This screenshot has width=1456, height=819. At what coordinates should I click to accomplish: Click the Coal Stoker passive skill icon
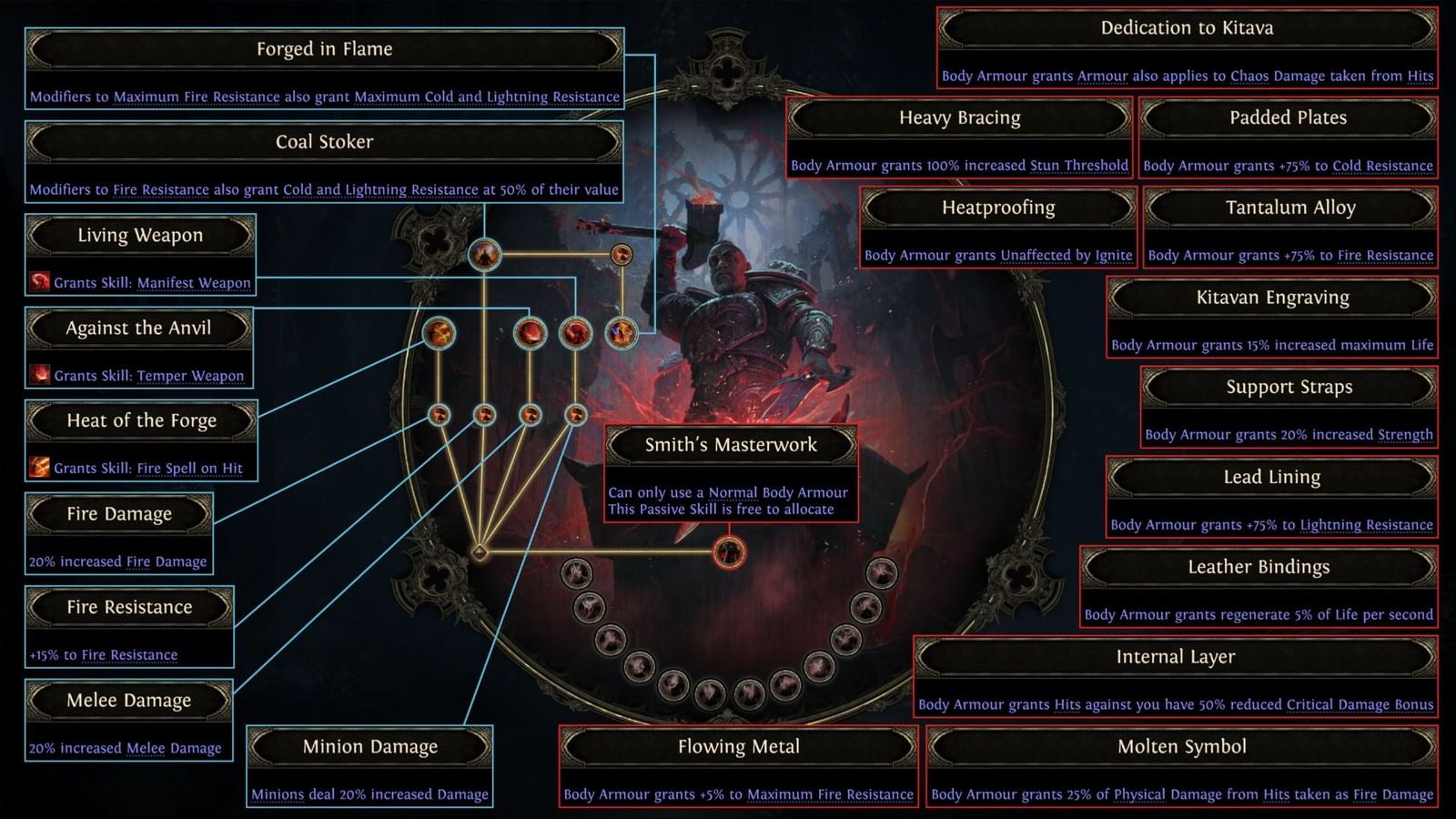click(483, 255)
